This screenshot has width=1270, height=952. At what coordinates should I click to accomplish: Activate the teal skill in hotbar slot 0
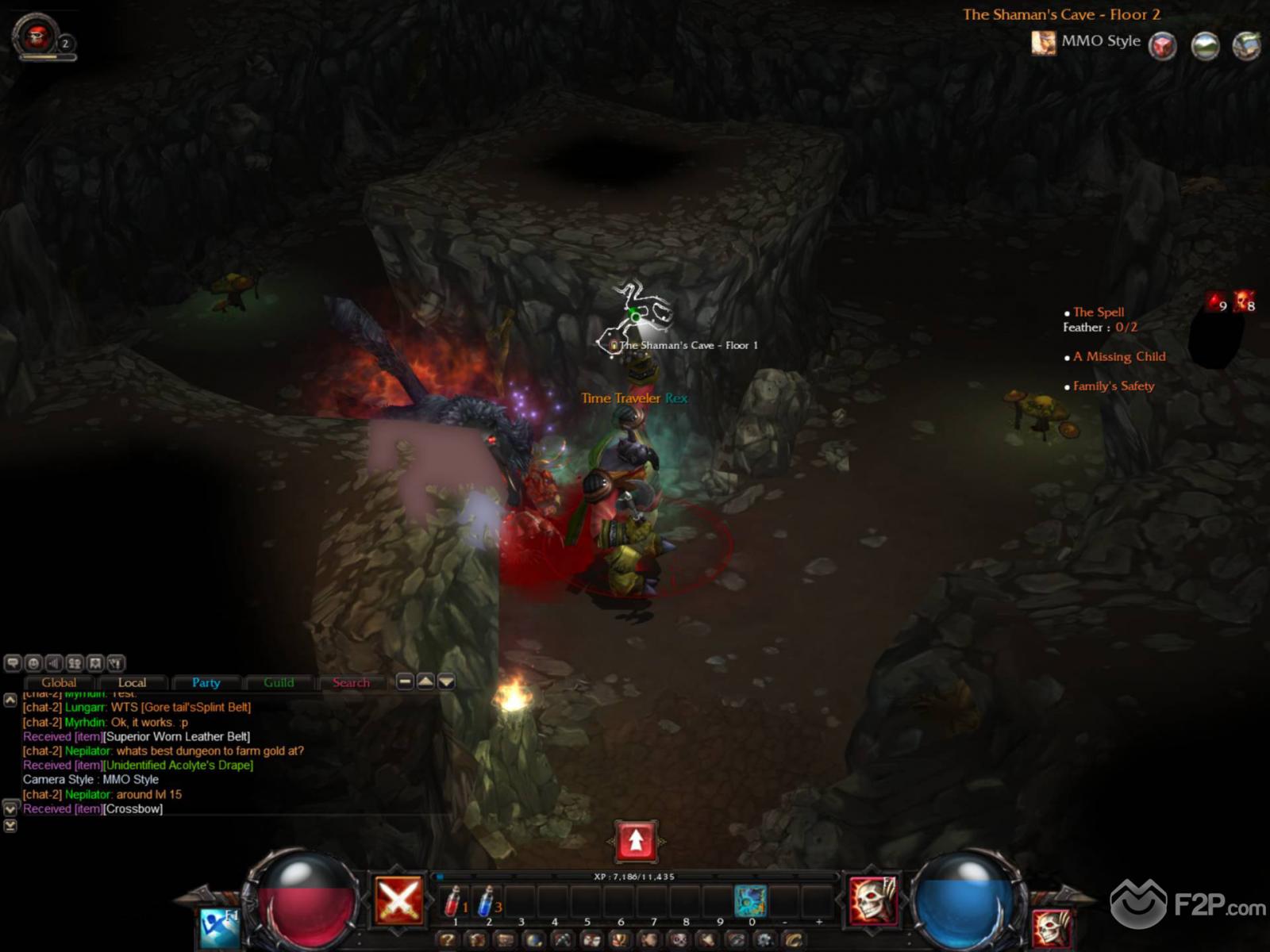(x=750, y=901)
